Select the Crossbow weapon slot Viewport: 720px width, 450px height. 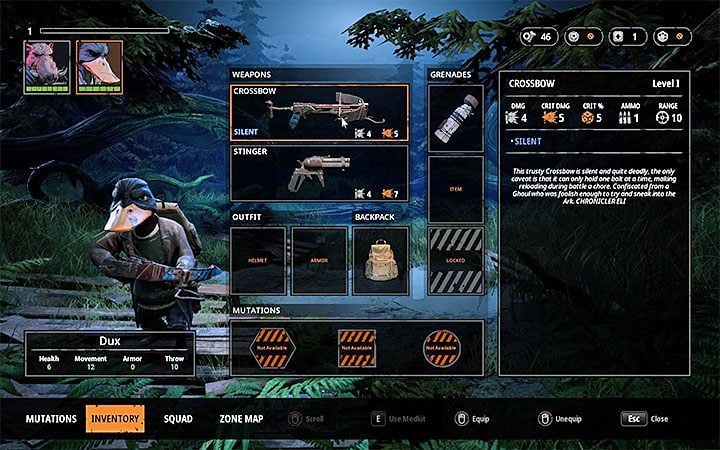[320, 112]
